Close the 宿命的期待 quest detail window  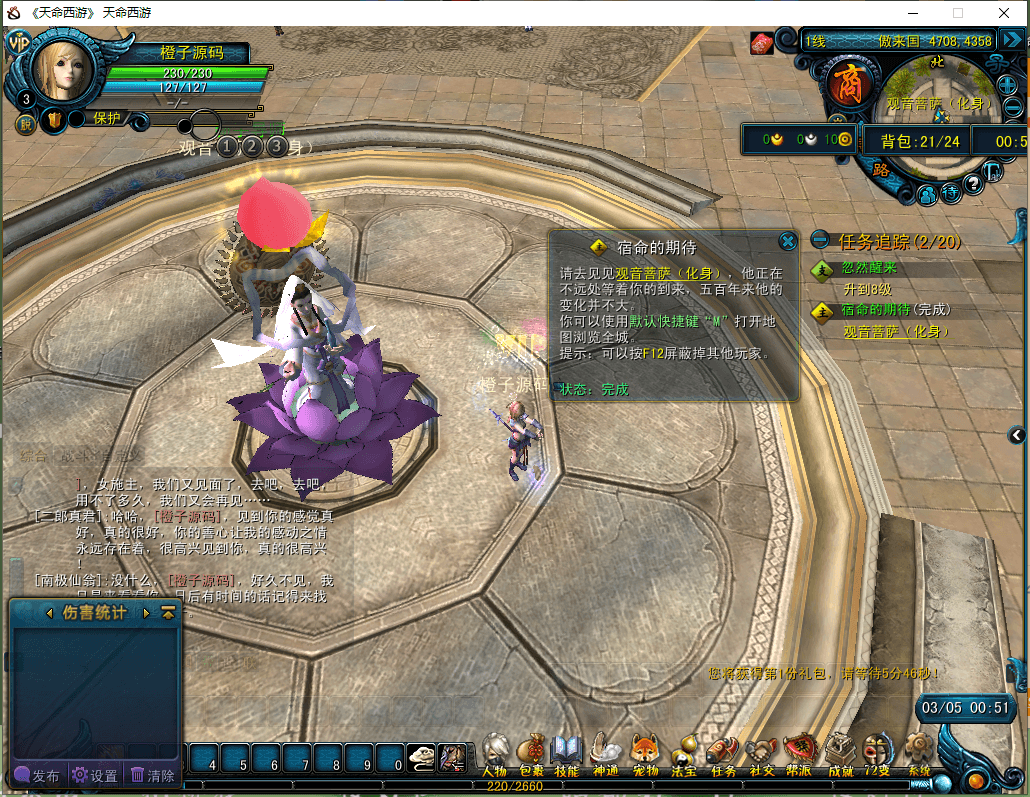click(788, 241)
